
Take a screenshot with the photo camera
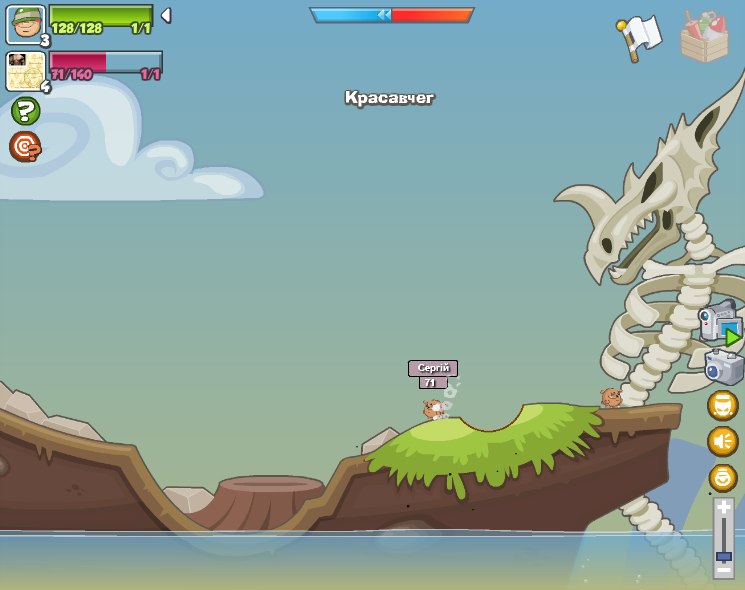723,367
